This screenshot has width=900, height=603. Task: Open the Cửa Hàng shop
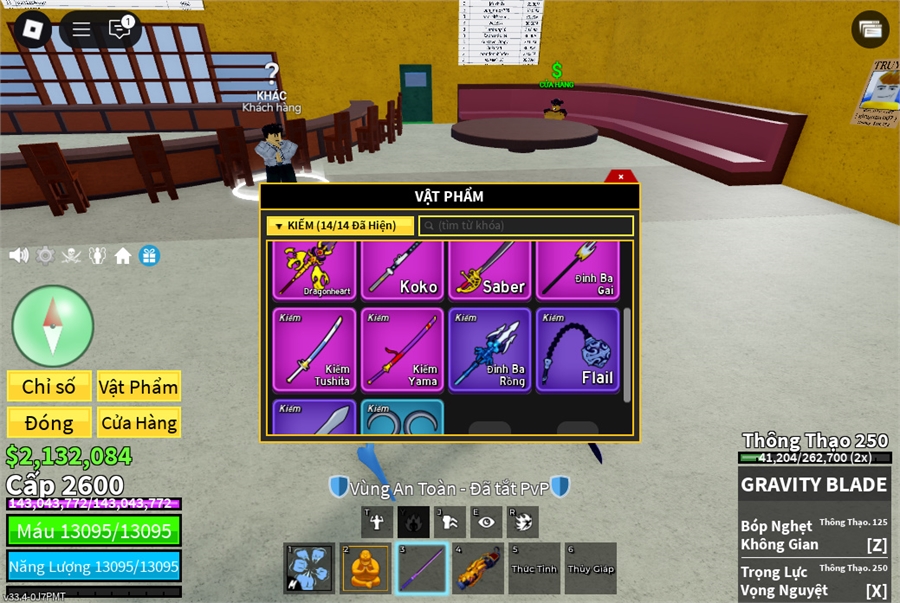pos(138,423)
